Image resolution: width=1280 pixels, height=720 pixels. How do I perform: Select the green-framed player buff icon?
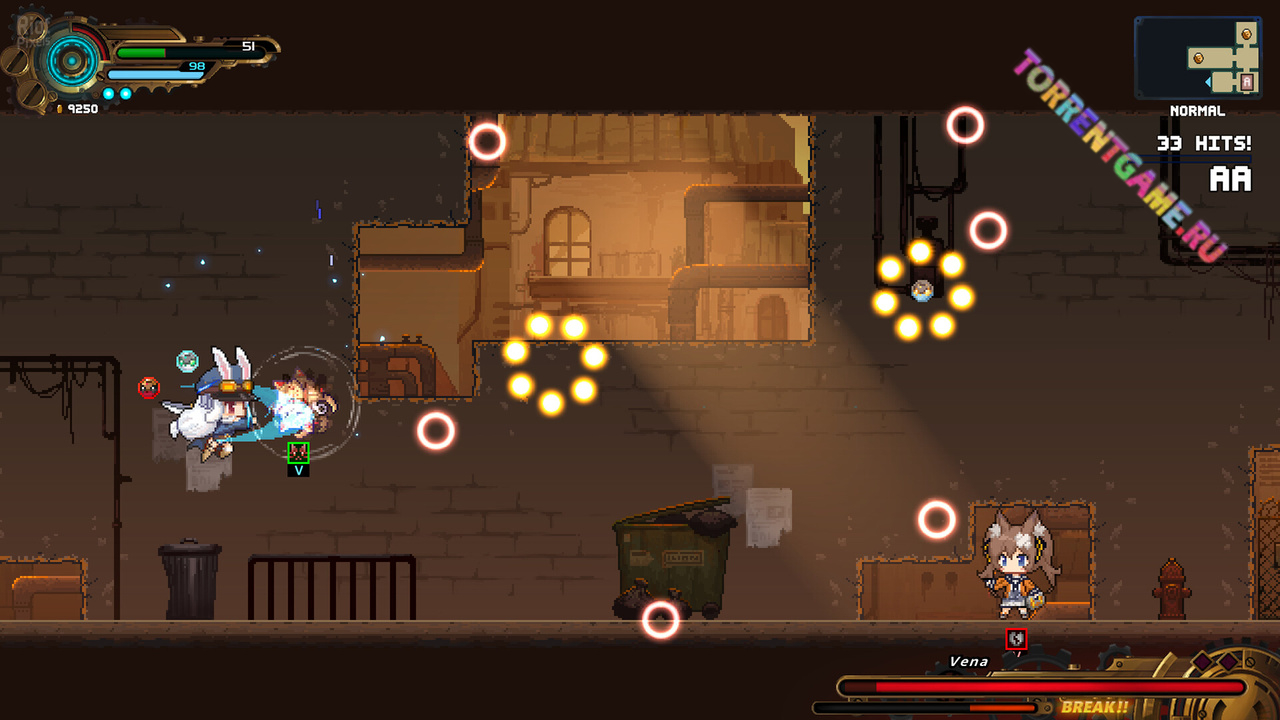point(298,452)
